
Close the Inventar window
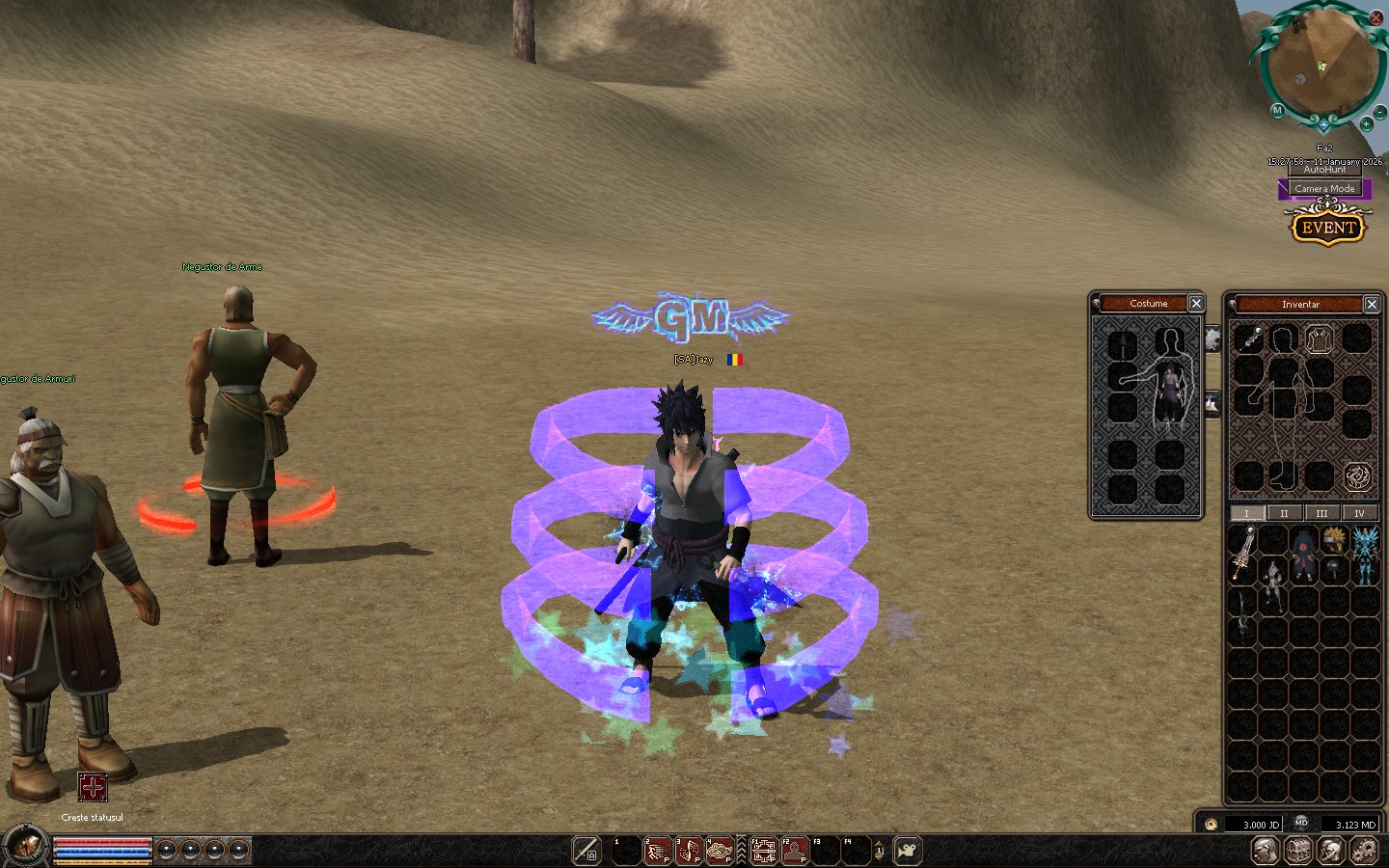click(x=1372, y=305)
